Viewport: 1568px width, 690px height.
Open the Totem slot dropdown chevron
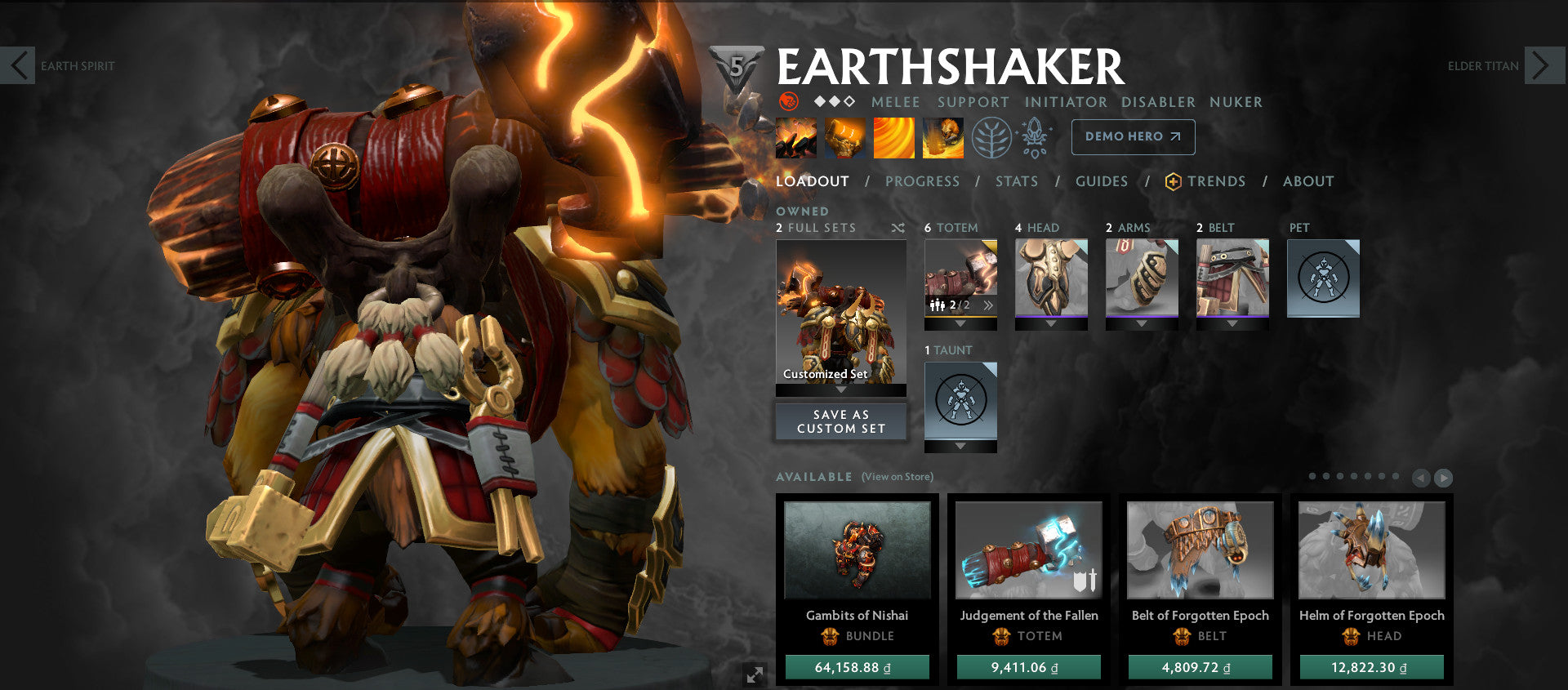coord(960,323)
